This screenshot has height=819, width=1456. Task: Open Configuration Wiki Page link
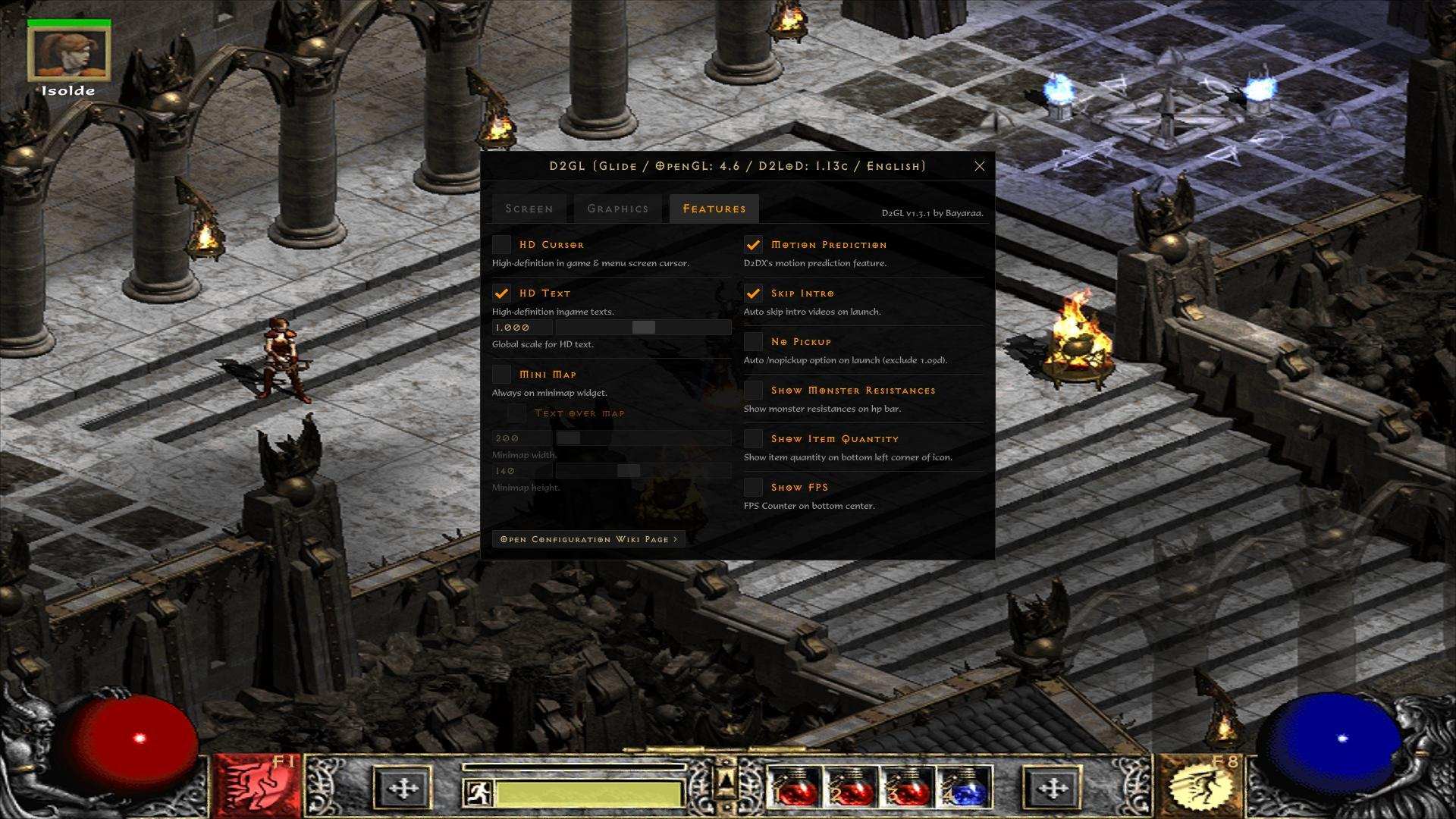click(x=588, y=539)
